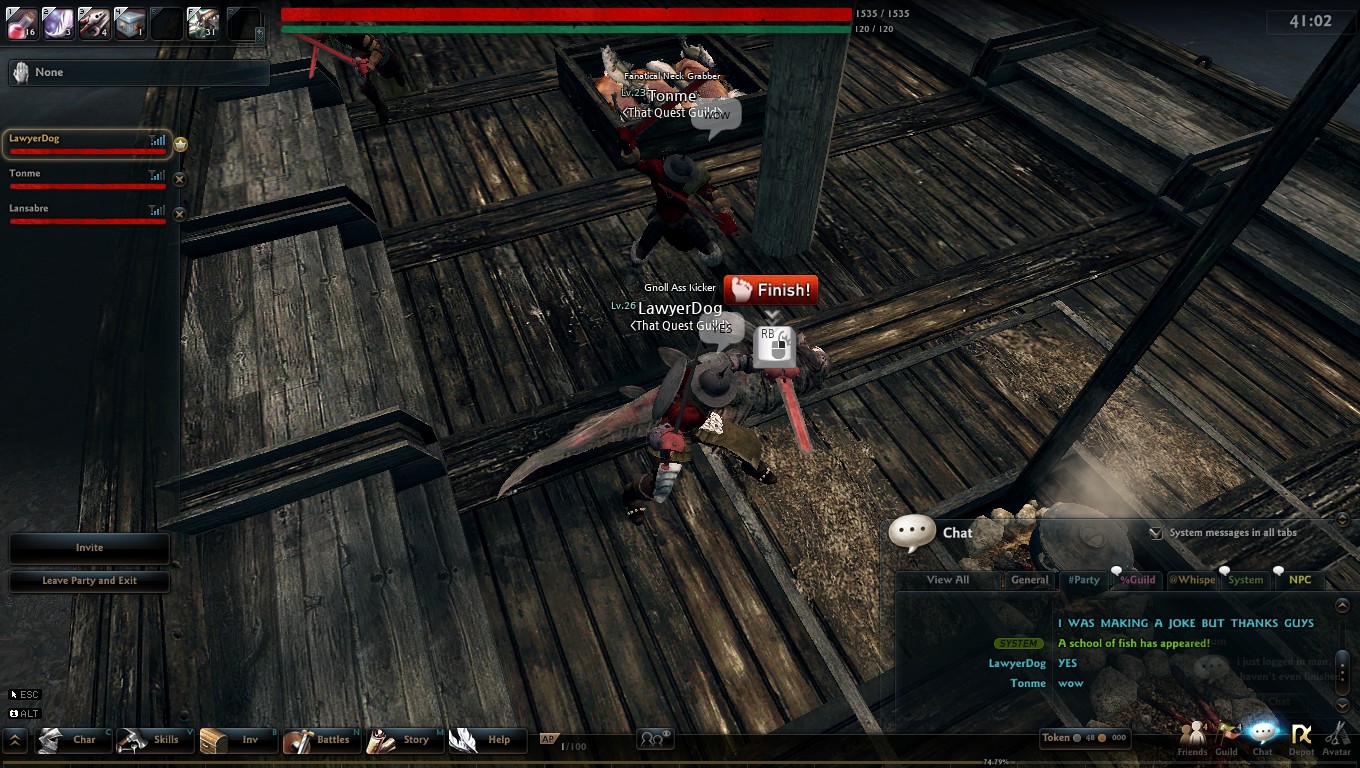Open the Story scroll menu
Viewport: 1360px width, 768px height.
pyautogui.click(x=403, y=740)
